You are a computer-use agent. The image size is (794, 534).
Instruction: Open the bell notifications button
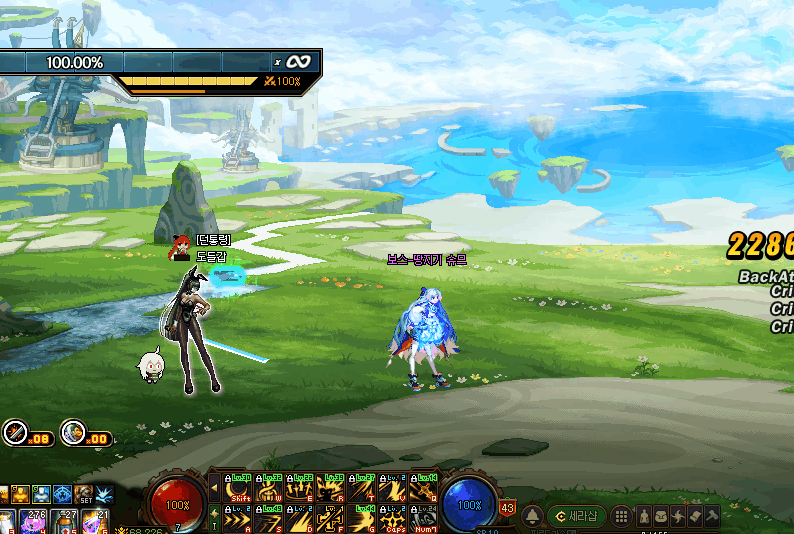pos(532,516)
